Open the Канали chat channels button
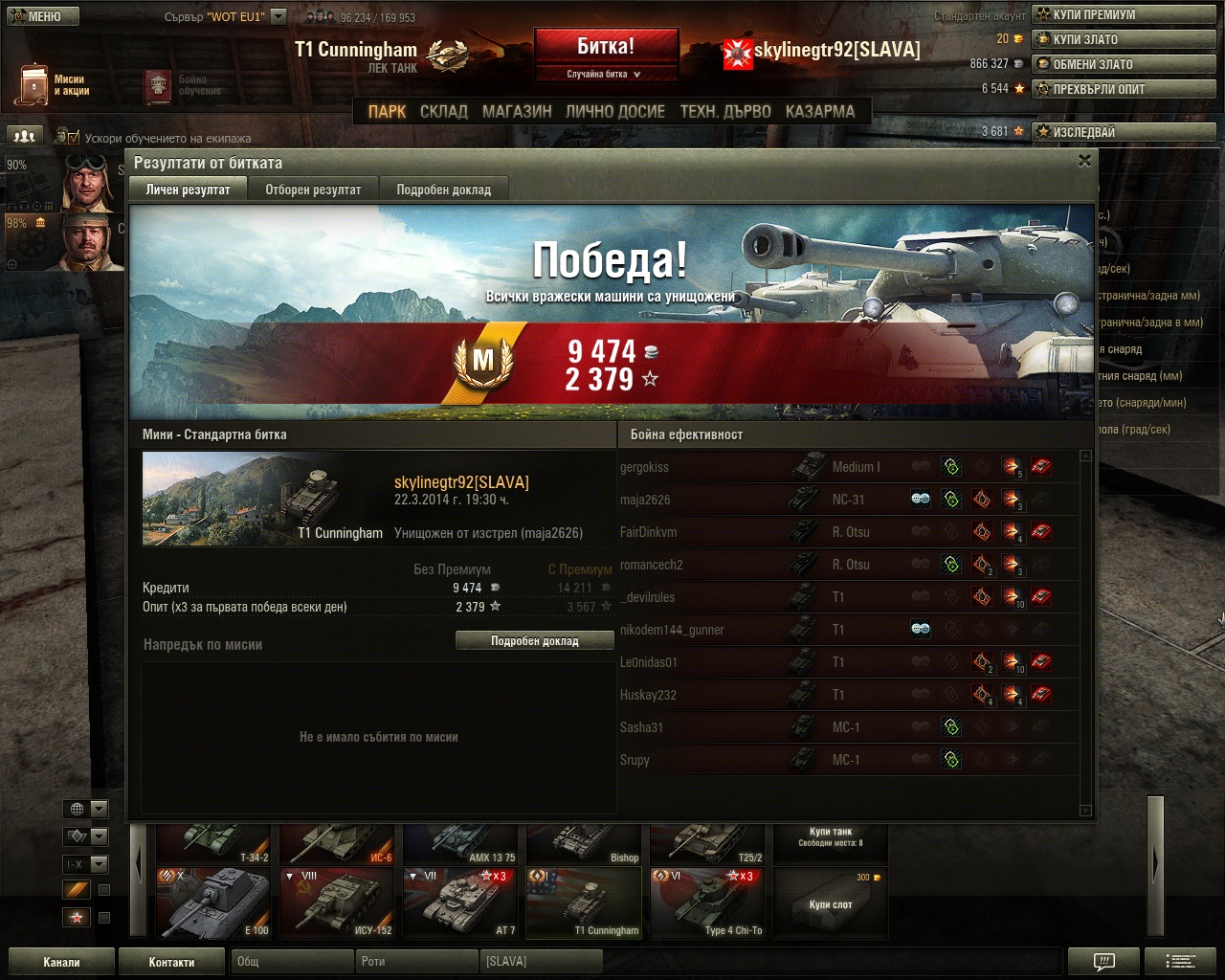The image size is (1225, 980). tap(61, 962)
